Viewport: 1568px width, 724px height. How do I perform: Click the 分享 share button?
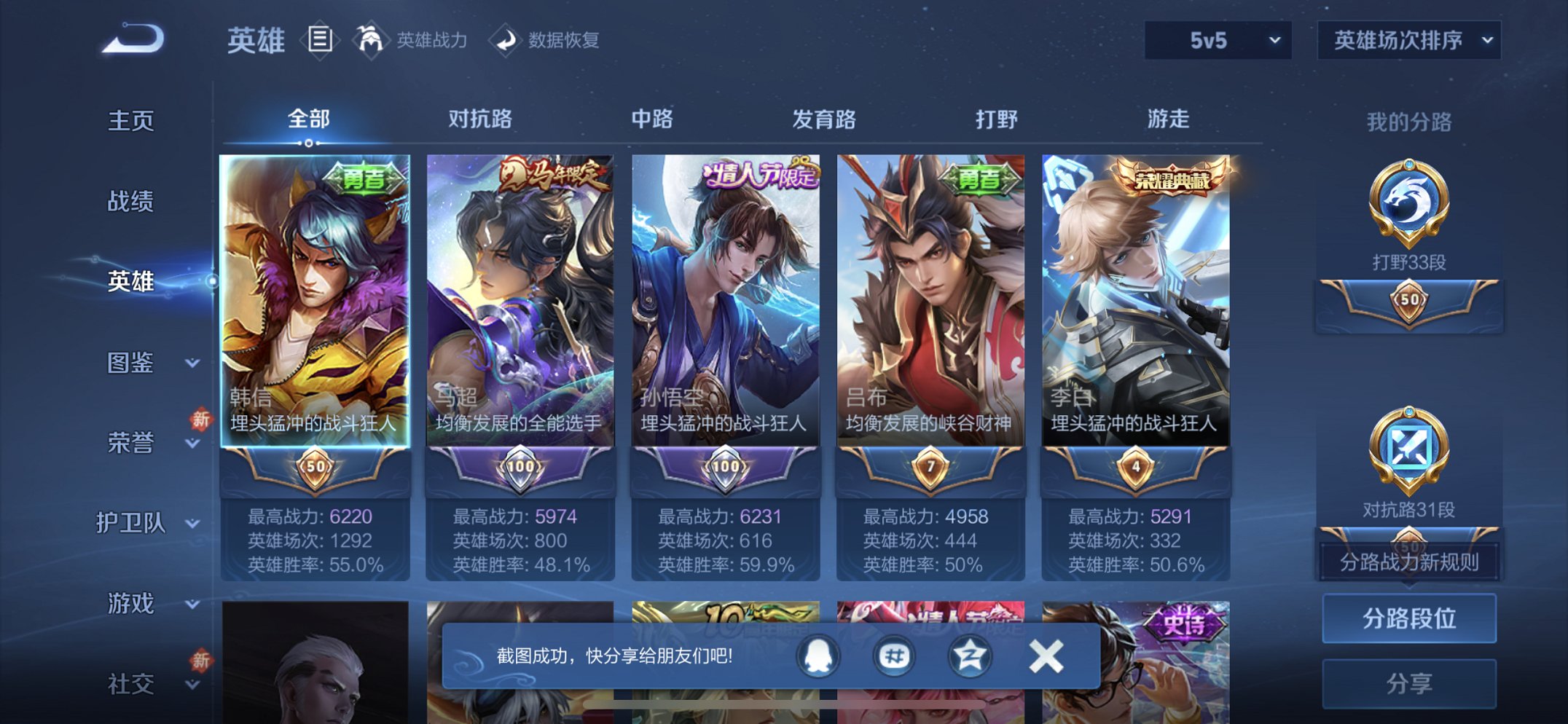[x=1408, y=682]
